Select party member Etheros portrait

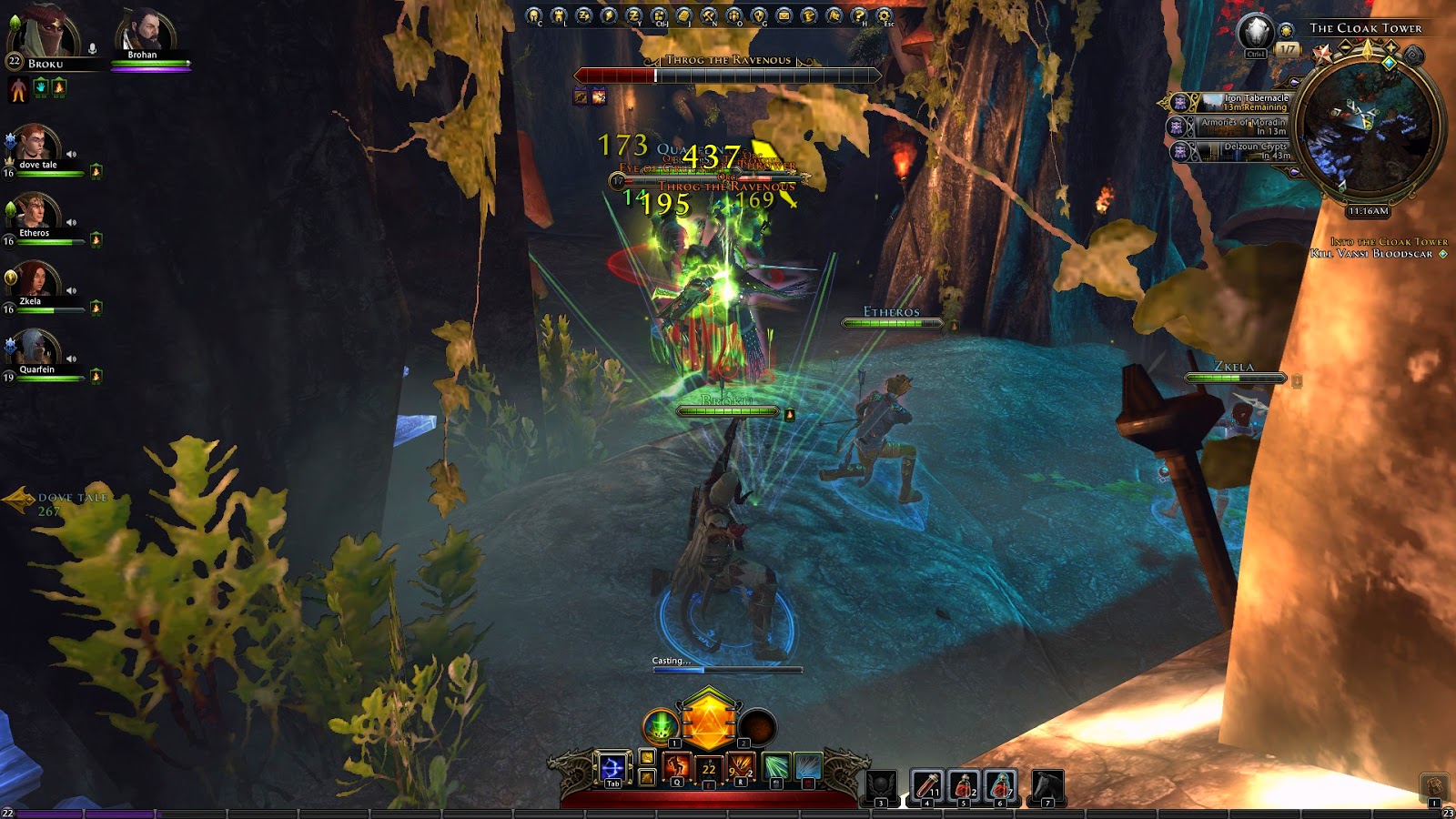33,212
